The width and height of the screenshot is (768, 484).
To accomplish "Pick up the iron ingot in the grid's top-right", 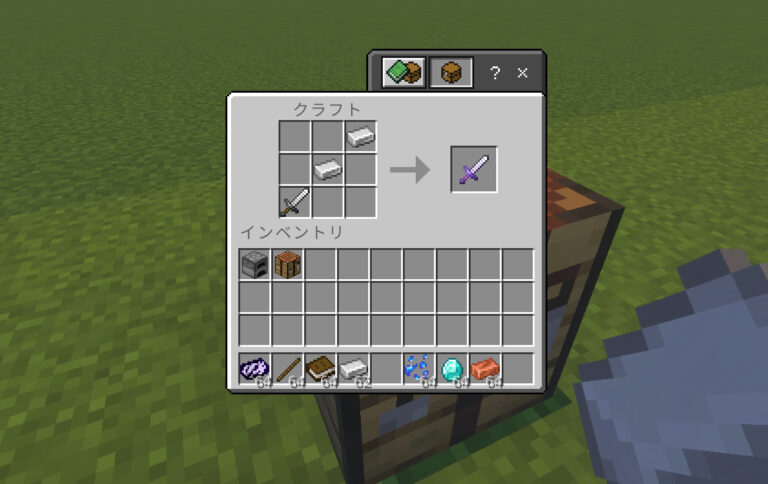I will pyautogui.click(x=361, y=136).
